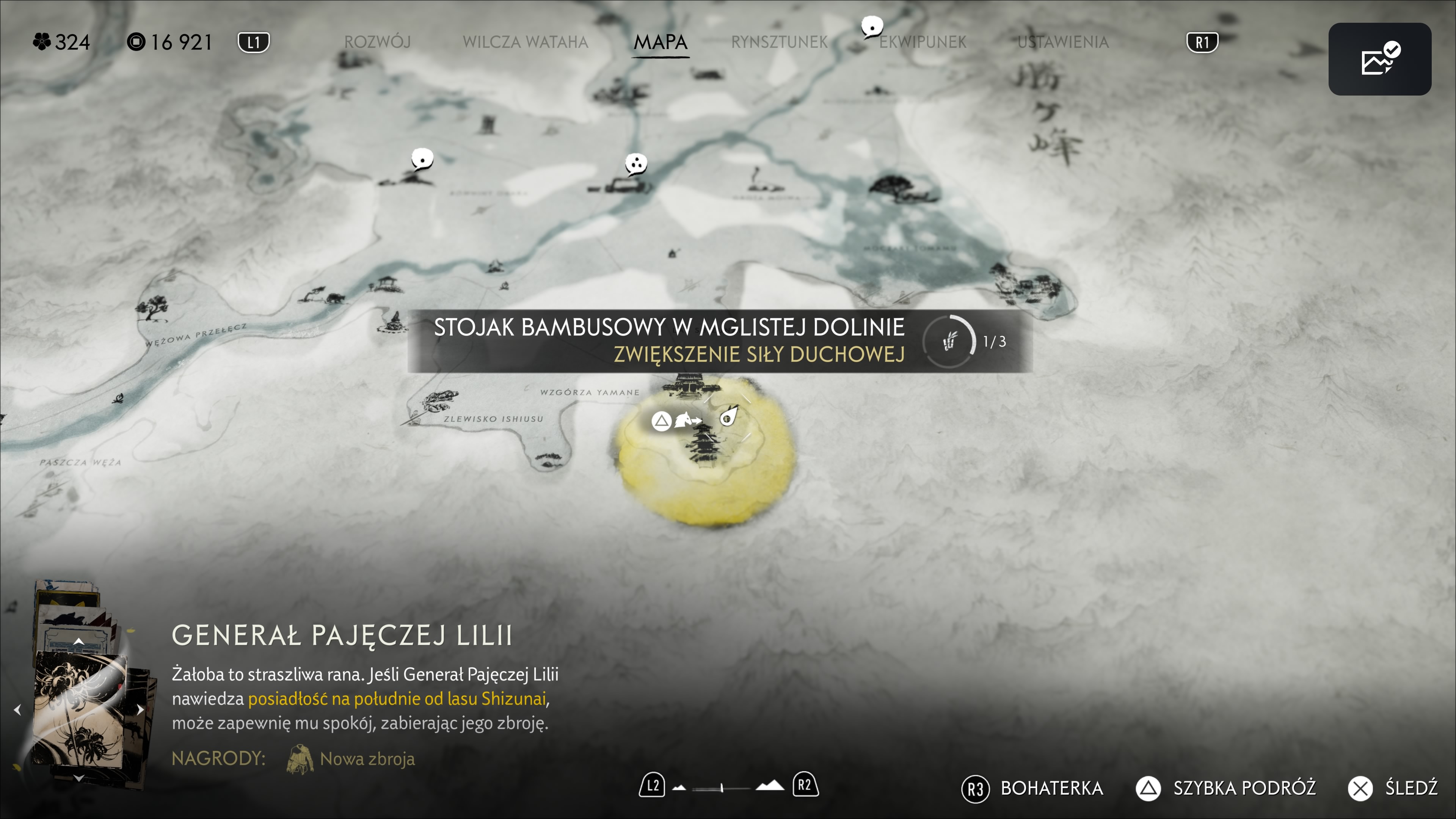Zoom out using the small mountain icon
Image resolution: width=1456 pixels, height=819 pixels.
(x=679, y=788)
